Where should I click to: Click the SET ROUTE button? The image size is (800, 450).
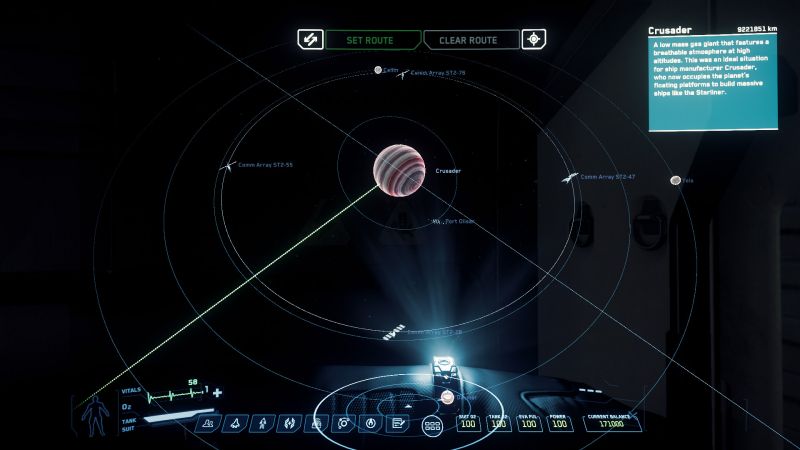(x=371, y=40)
